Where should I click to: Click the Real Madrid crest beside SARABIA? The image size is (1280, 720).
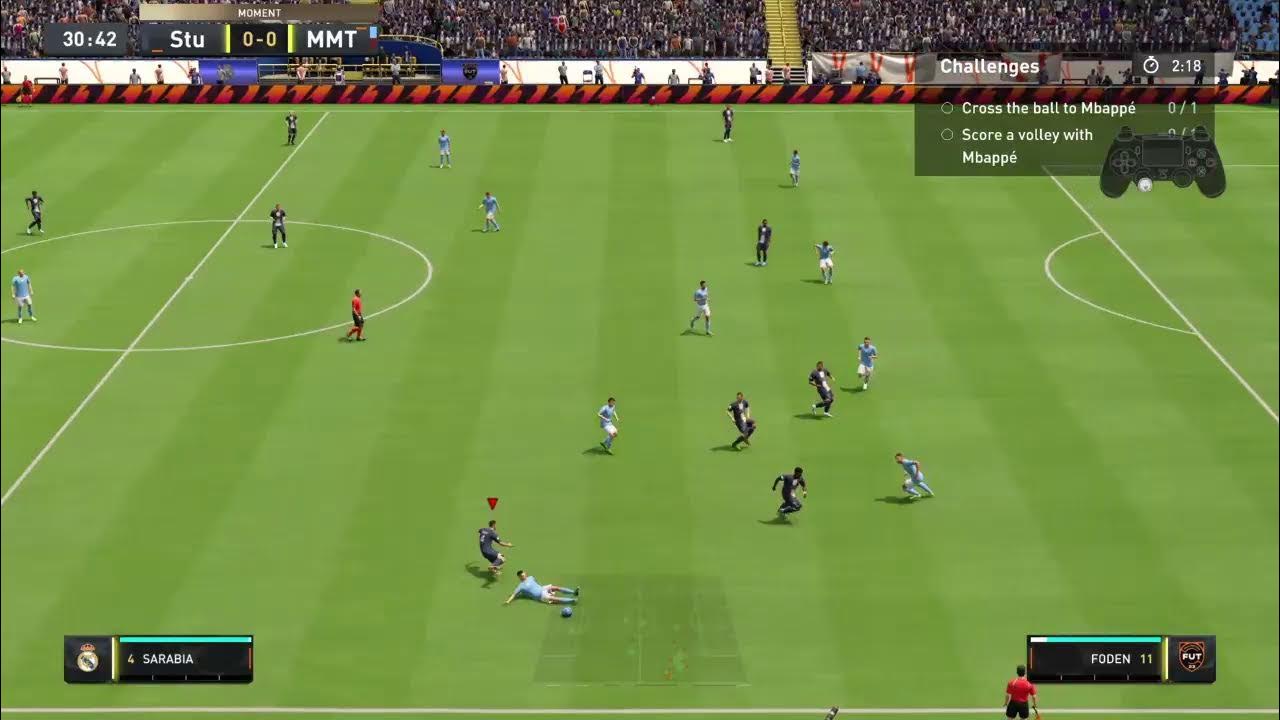(89, 658)
